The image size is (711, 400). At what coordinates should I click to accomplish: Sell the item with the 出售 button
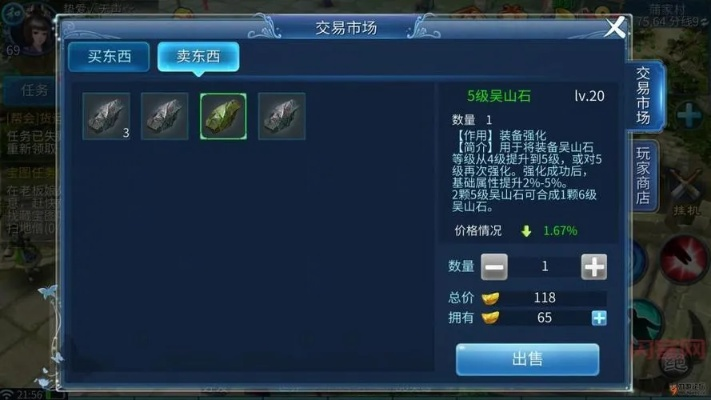pos(527,359)
